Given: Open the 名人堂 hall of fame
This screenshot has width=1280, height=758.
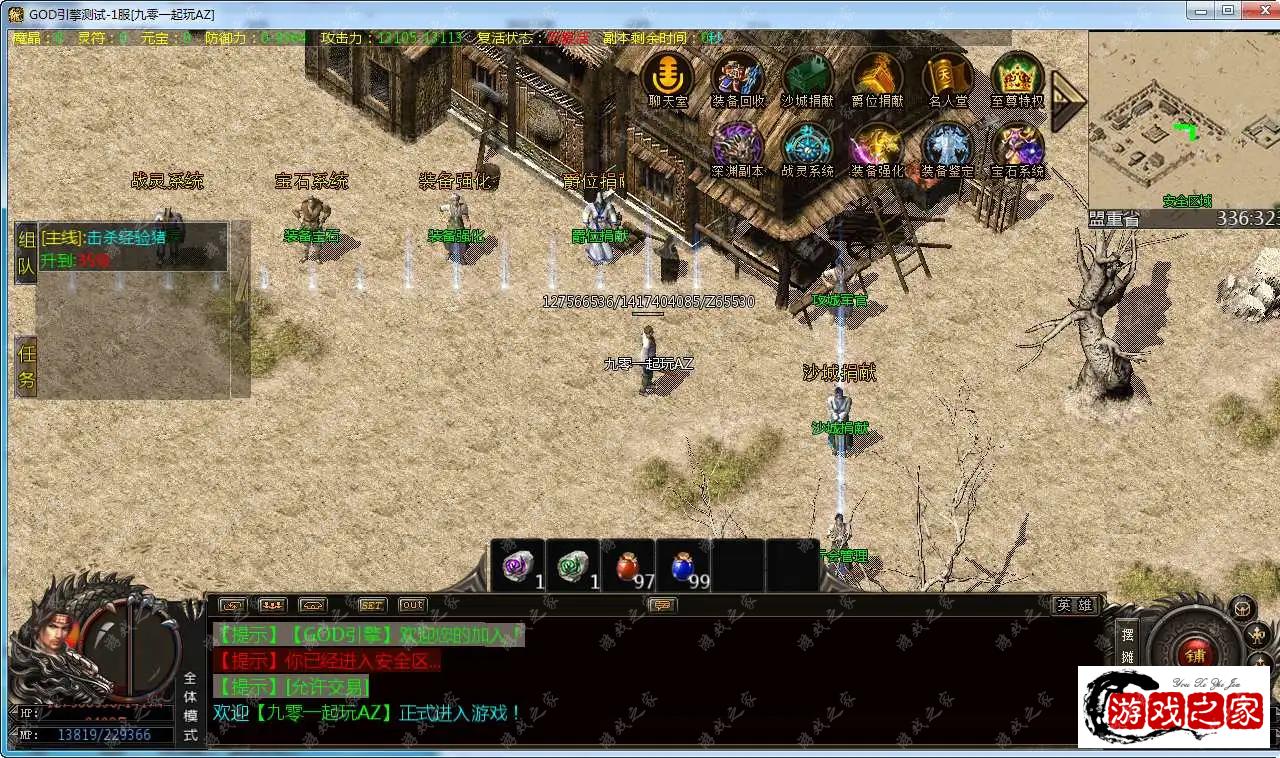Looking at the screenshot, I should point(947,76).
